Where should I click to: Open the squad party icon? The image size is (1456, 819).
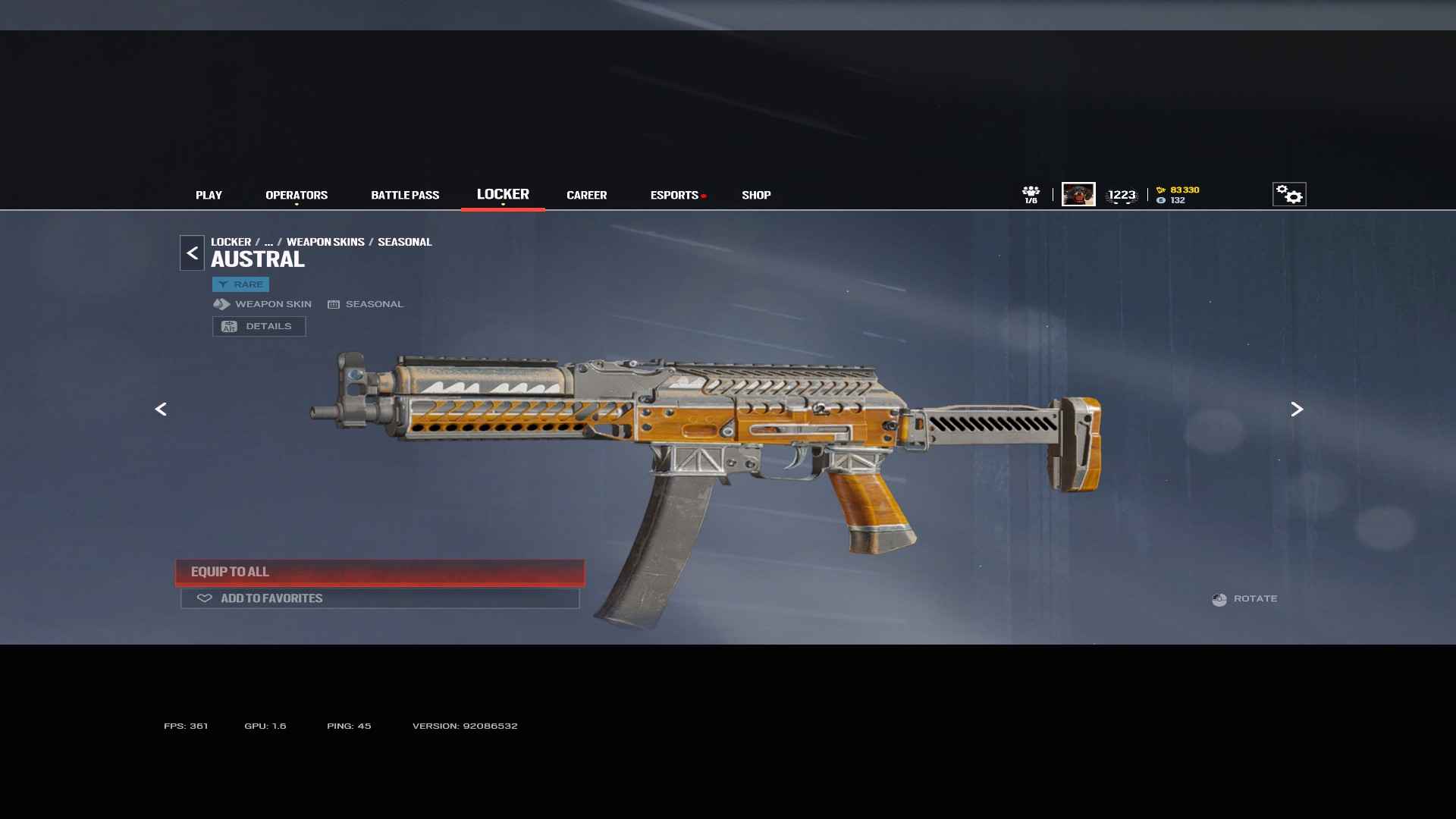[1031, 194]
